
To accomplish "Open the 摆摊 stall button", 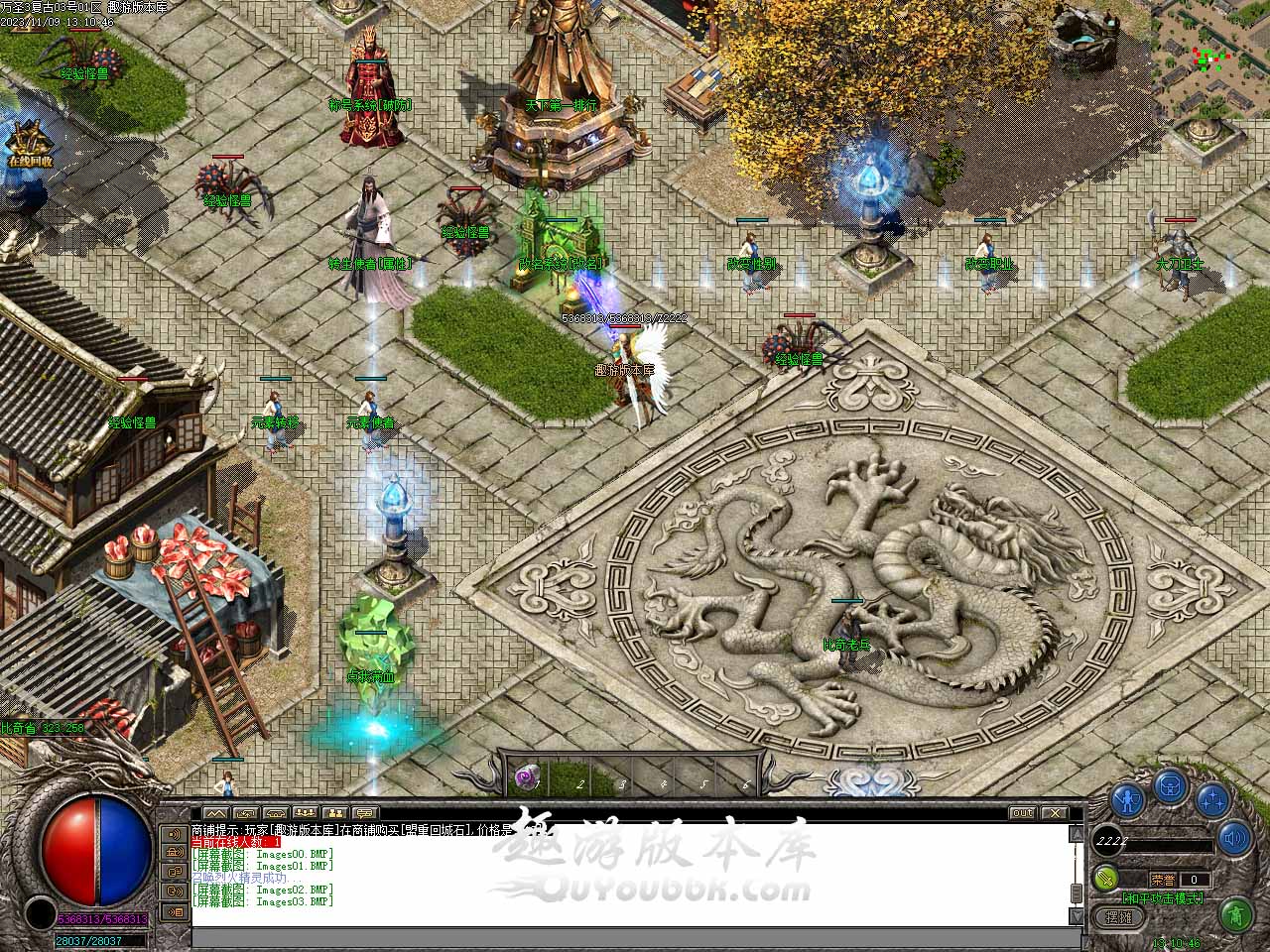I will coord(1118,917).
